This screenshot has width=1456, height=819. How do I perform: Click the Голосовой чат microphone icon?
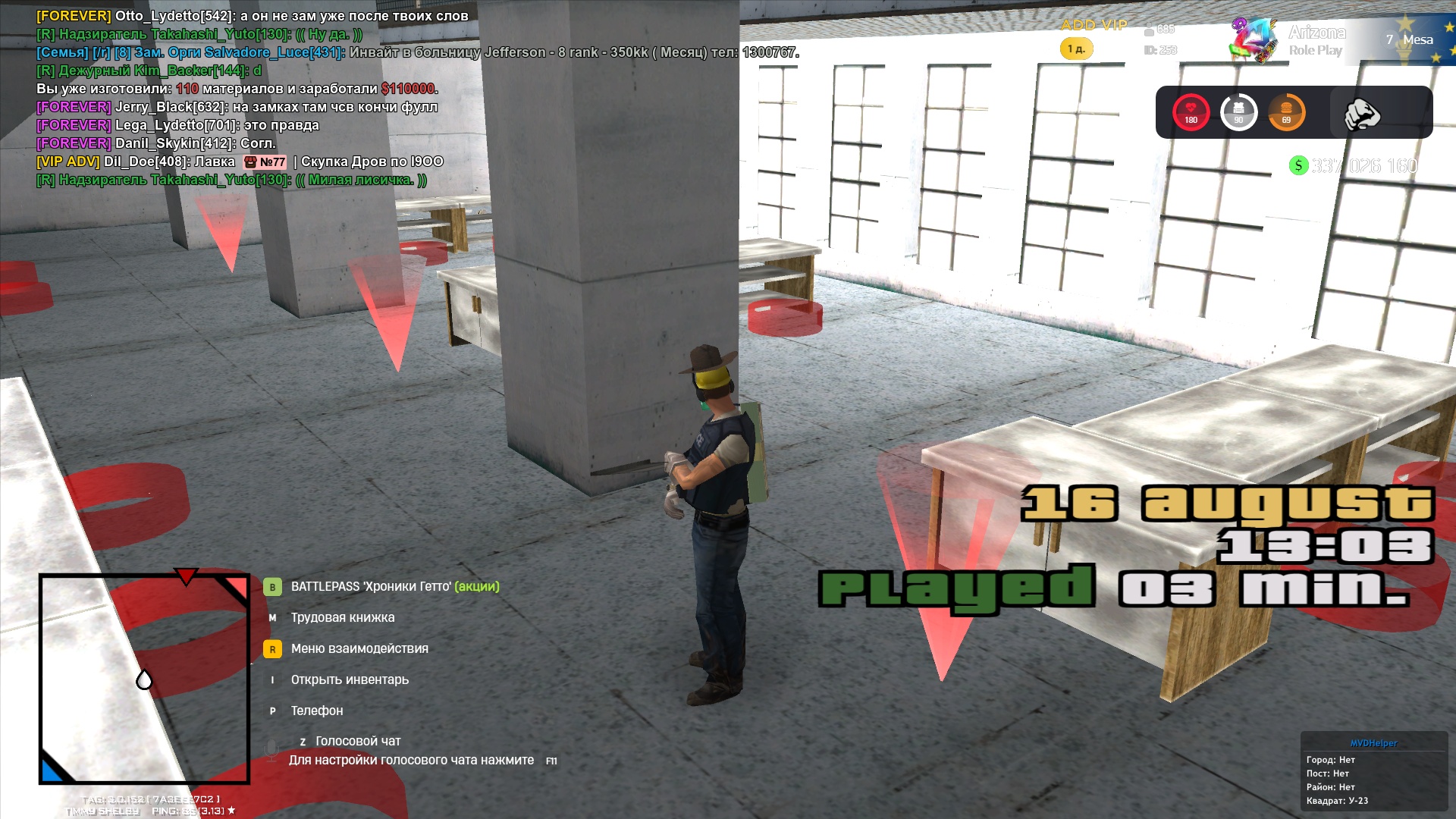coord(271,750)
